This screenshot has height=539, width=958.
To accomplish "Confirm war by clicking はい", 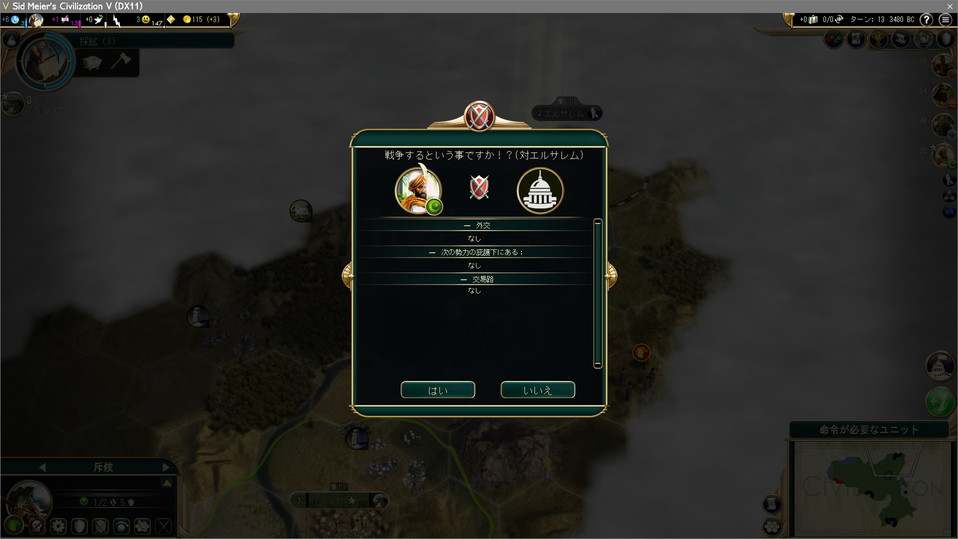I will click(x=438, y=390).
